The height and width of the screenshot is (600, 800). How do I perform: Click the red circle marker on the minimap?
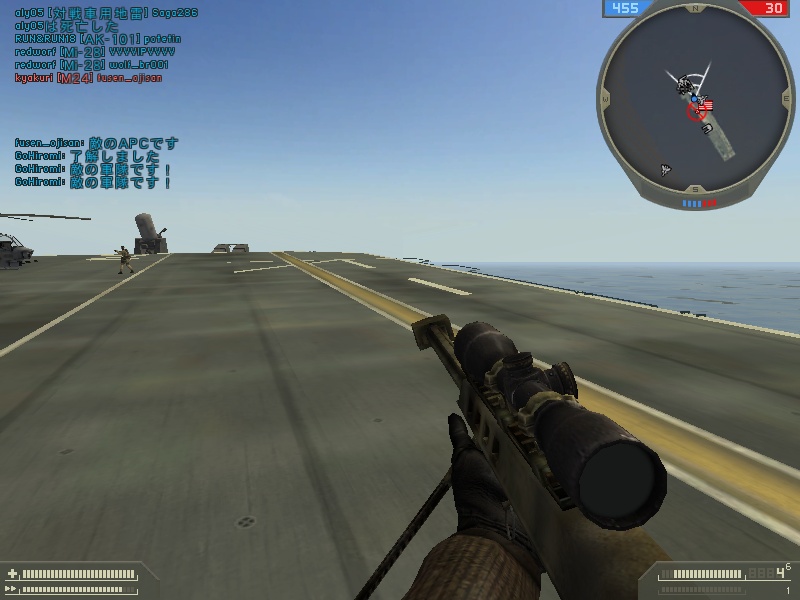click(x=696, y=112)
